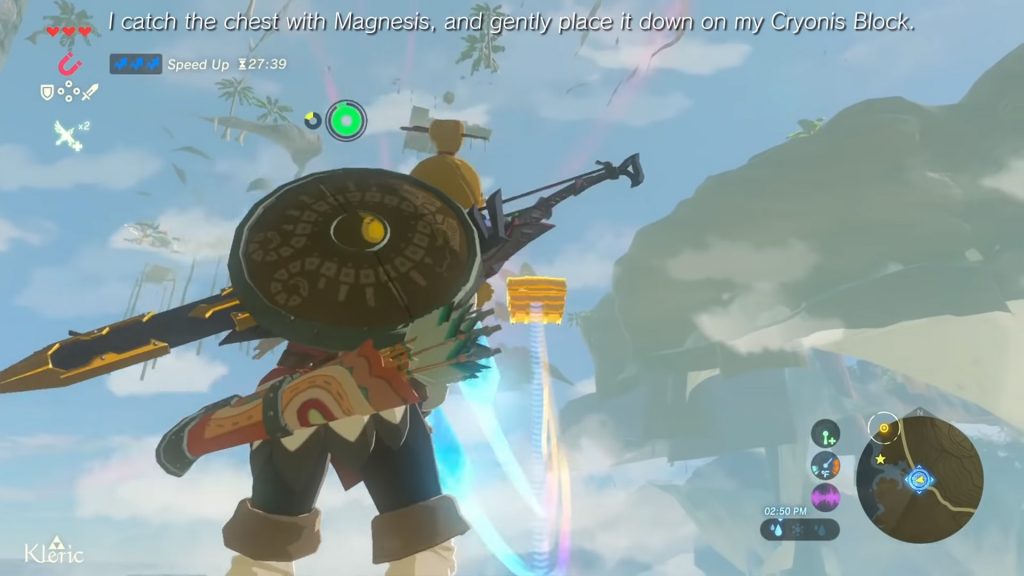Activate the green Sheikah Sensor icon
Viewport: 1024px width, 576px height.
[x=346, y=120]
